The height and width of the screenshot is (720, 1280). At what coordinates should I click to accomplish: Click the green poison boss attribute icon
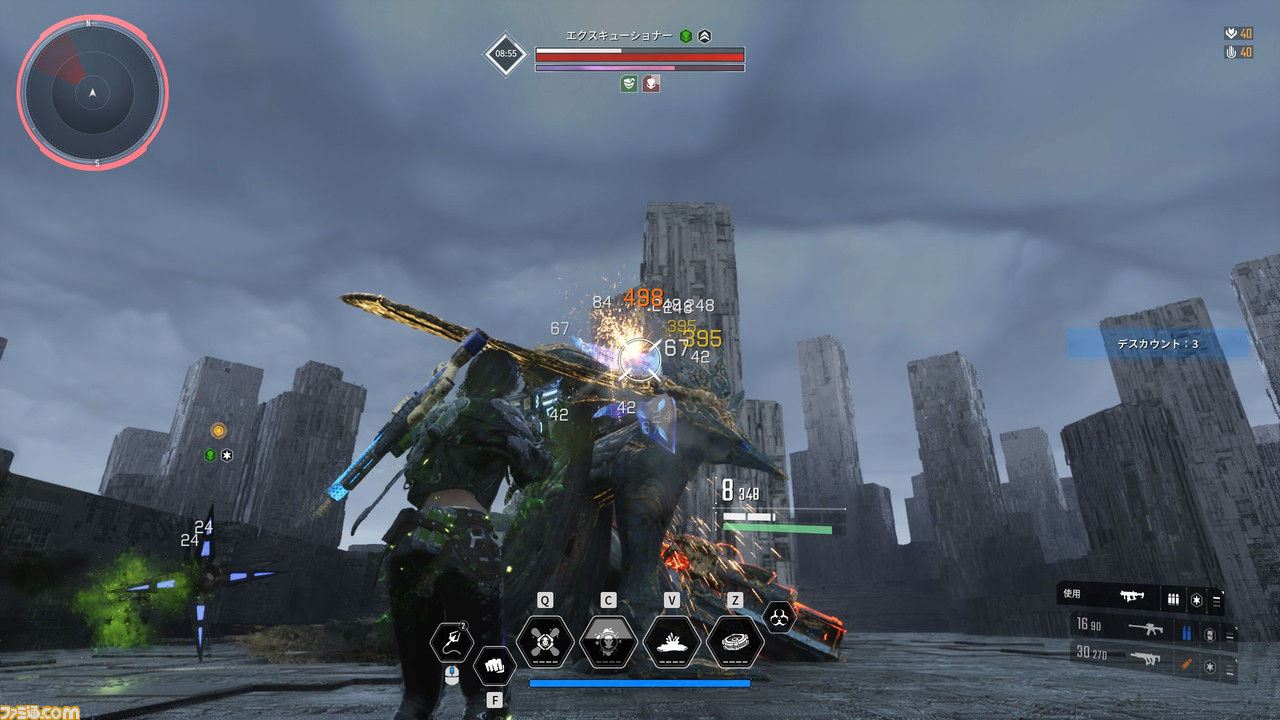[x=686, y=36]
